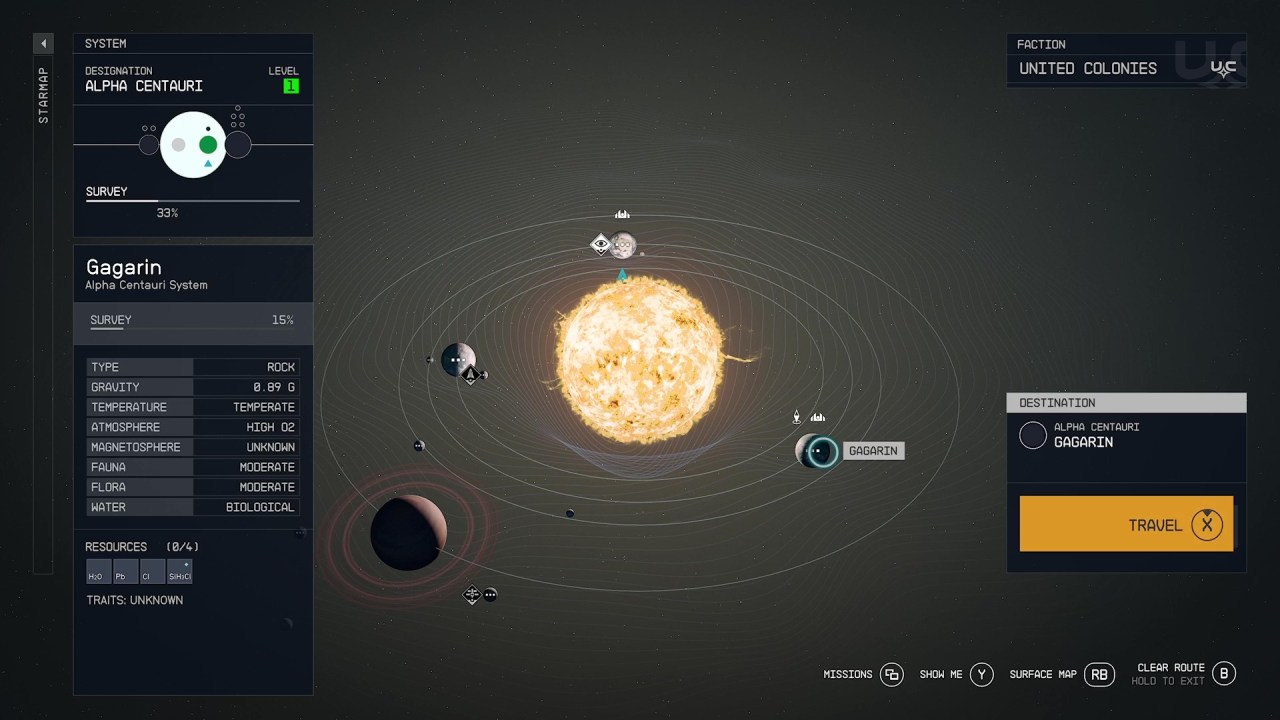Select the city structures icon near Gagarin
1280x720 pixels.
818,415
